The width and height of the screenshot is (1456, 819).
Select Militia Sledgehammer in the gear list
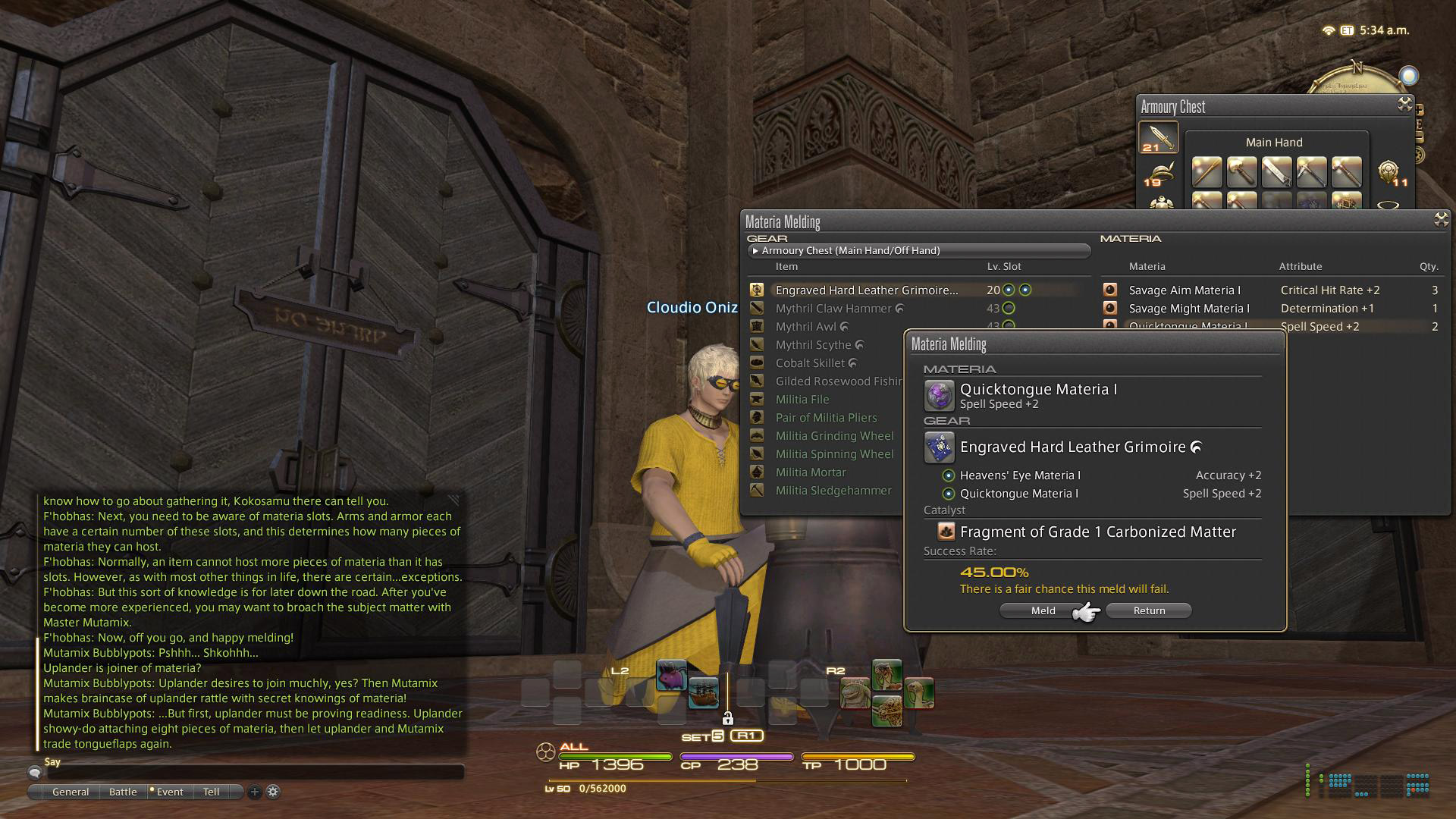click(x=833, y=491)
